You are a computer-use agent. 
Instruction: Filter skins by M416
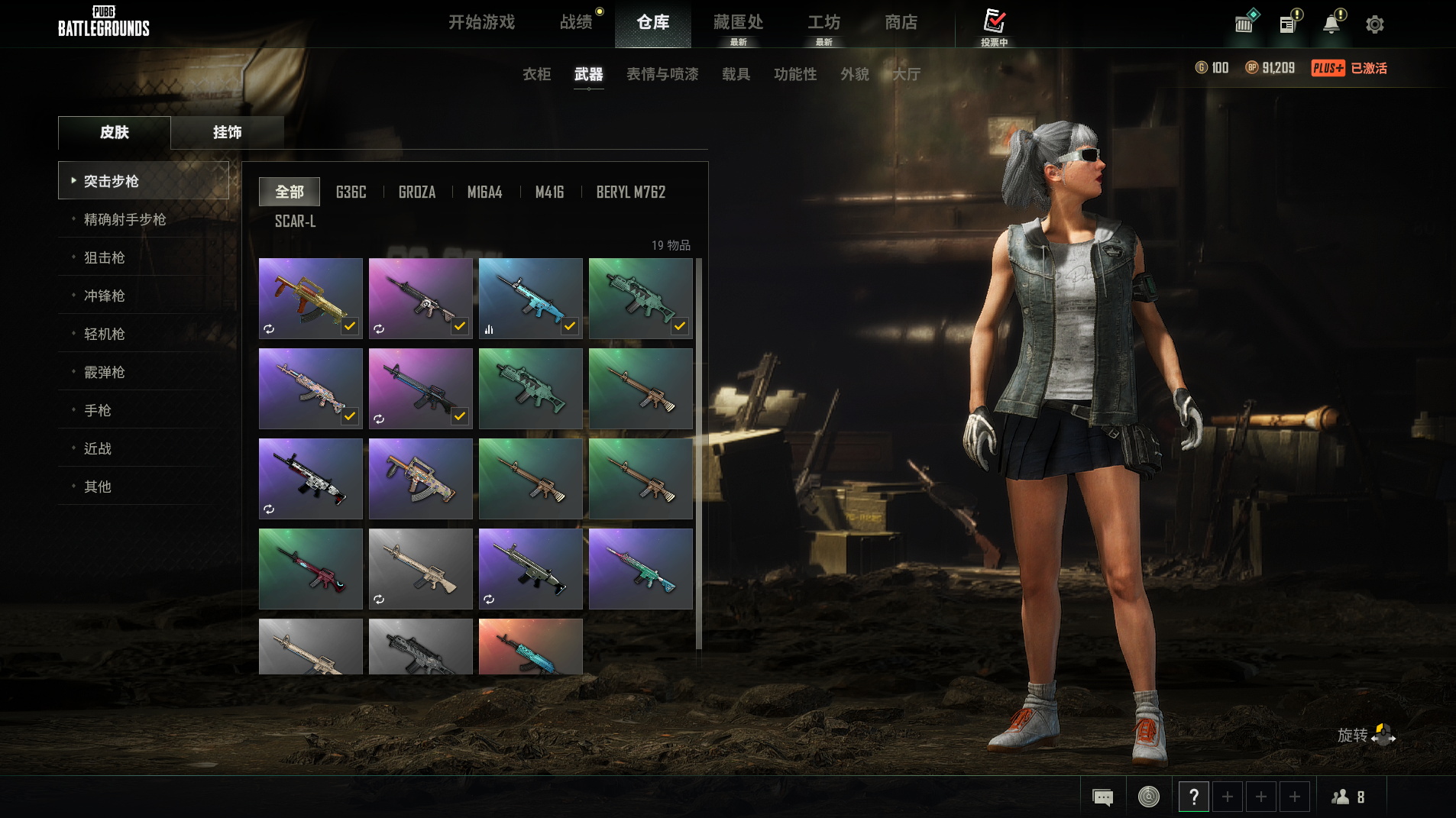(549, 192)
